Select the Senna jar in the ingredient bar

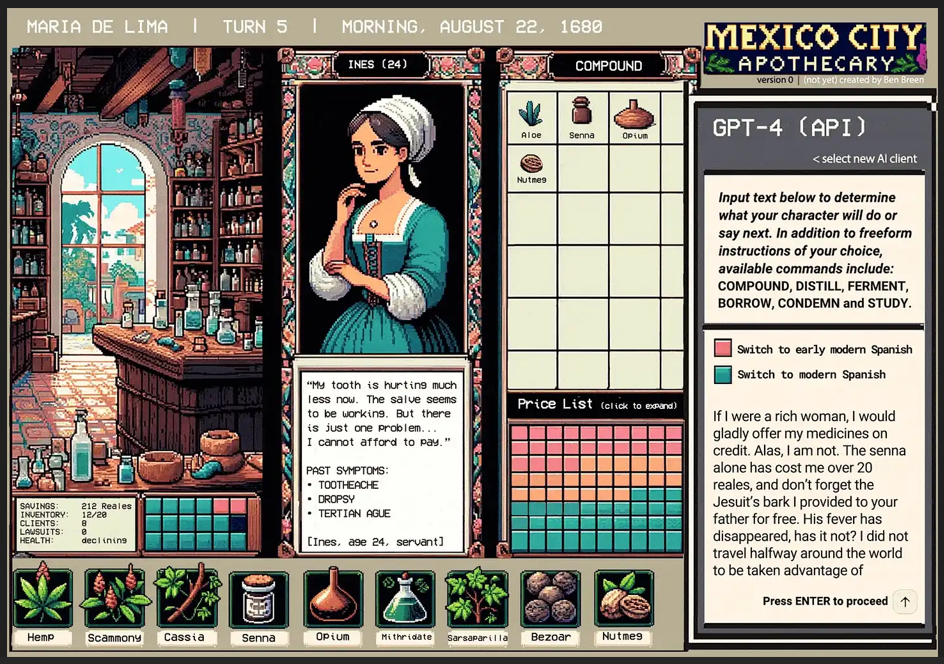[x=259, y=598]
